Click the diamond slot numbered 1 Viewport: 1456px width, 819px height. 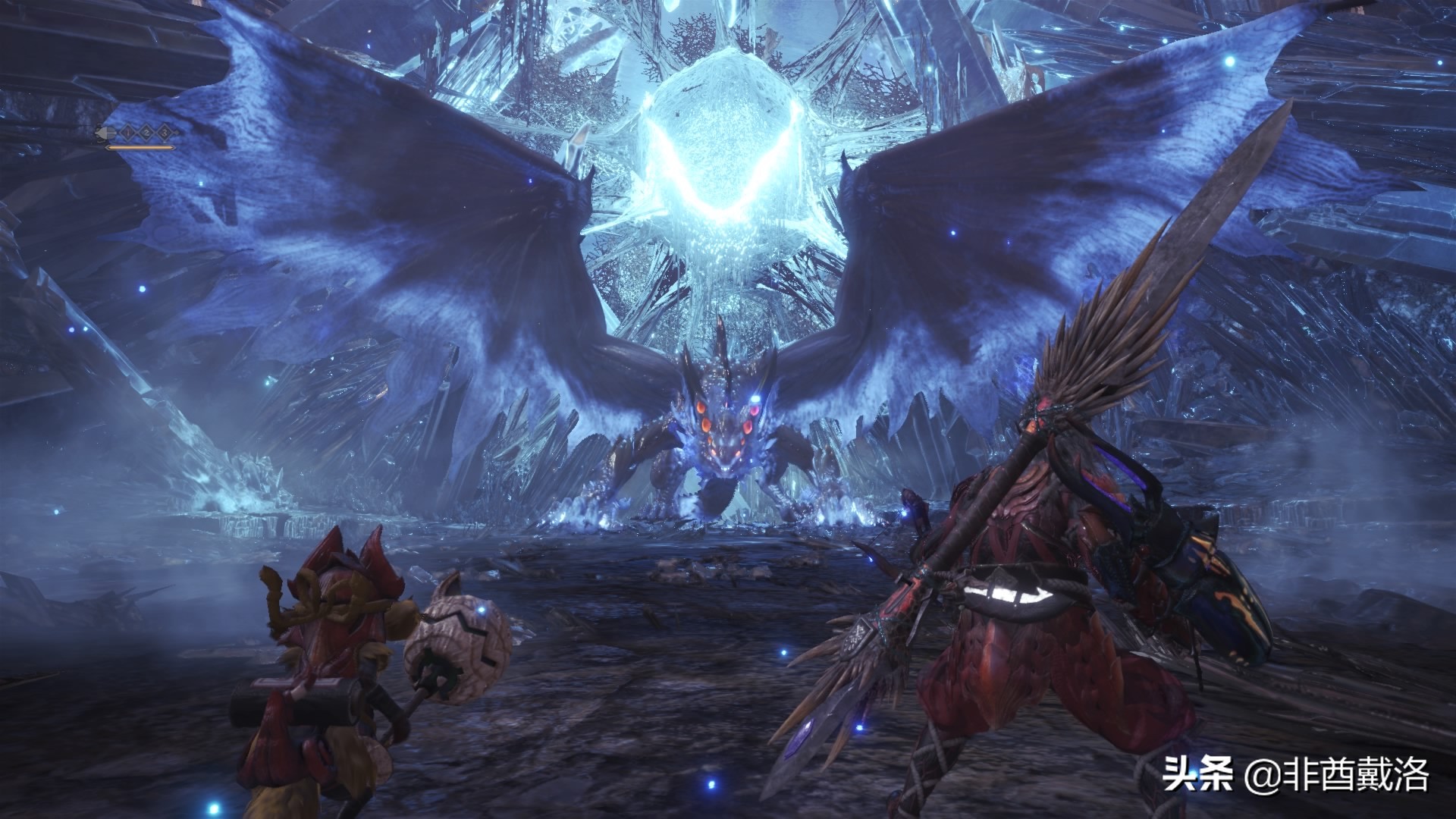tap(129, 133)
